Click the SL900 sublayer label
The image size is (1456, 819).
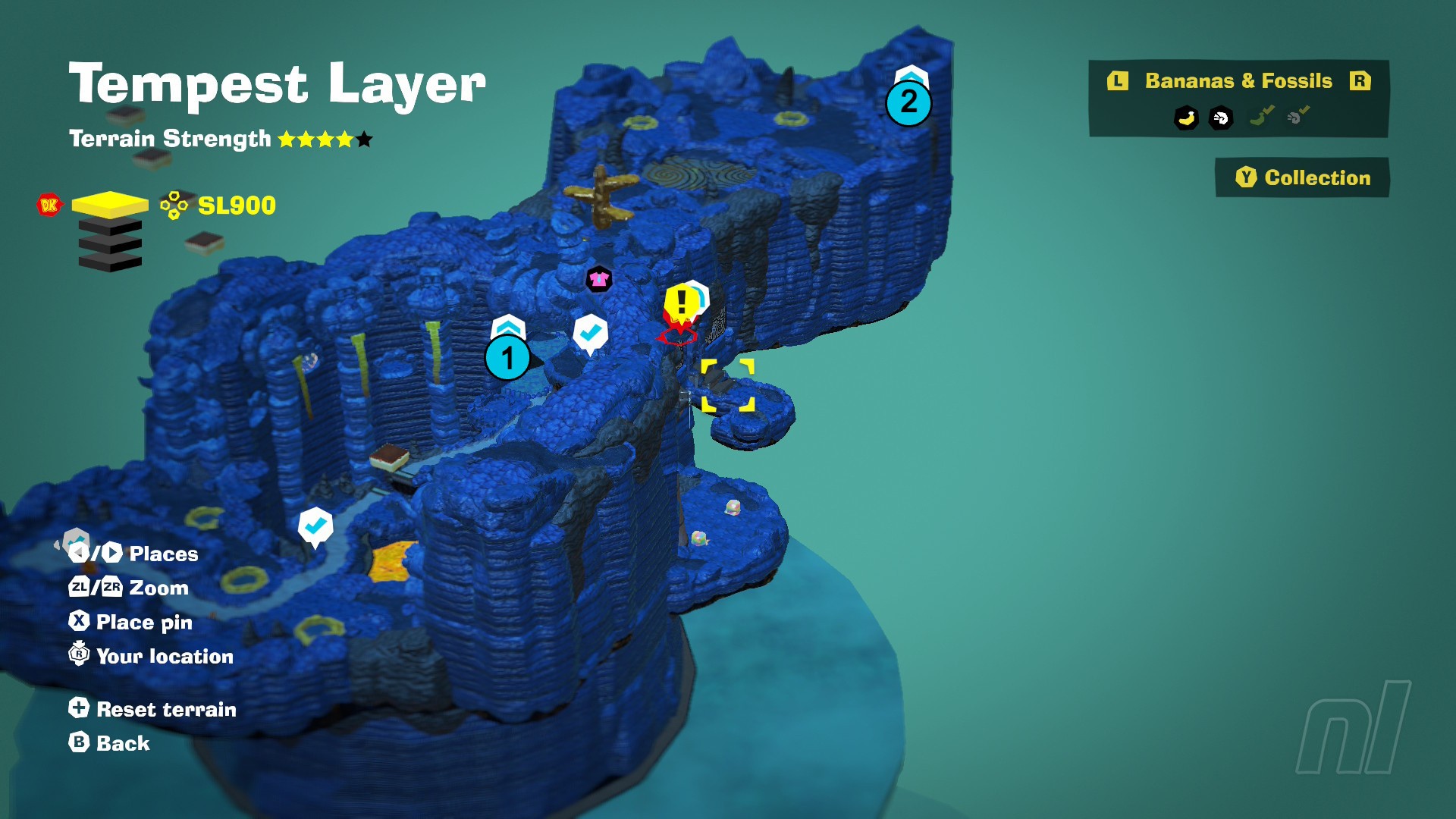point(236,206)
